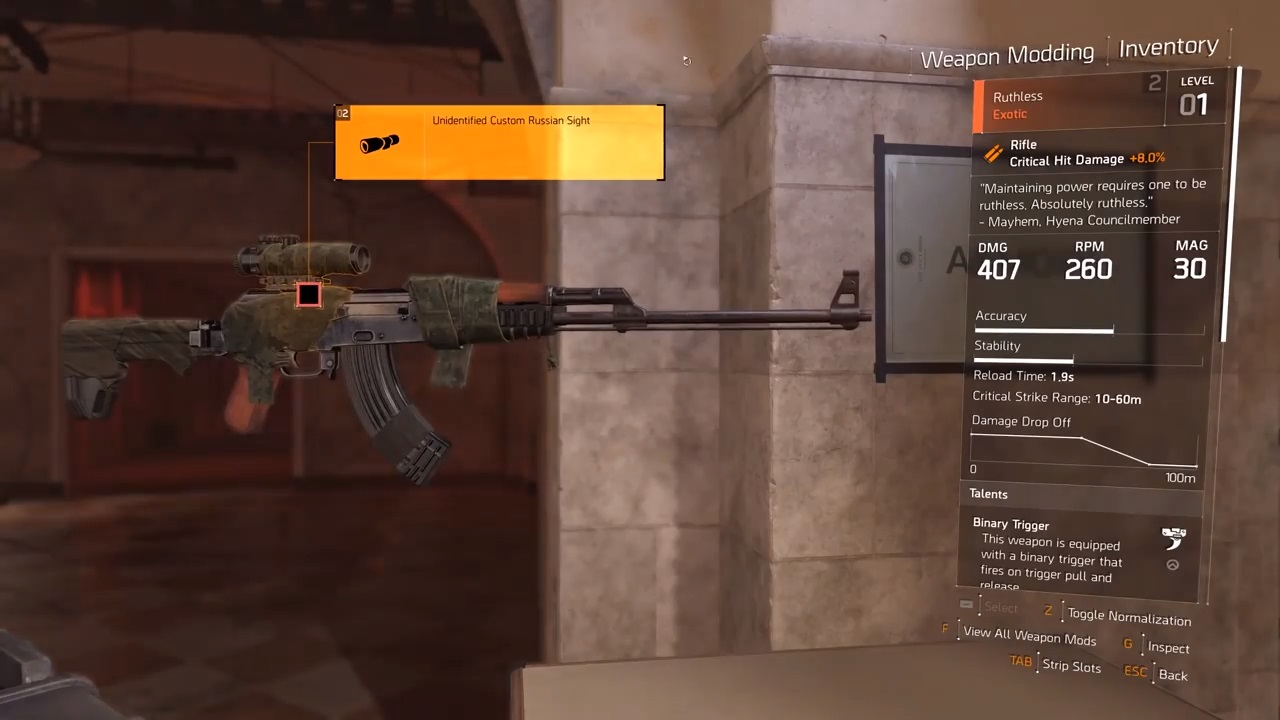Screen dimensions: 1280x720
Task: Click the Exotic rarity badge beside Ruthless
Action: 1010,113
